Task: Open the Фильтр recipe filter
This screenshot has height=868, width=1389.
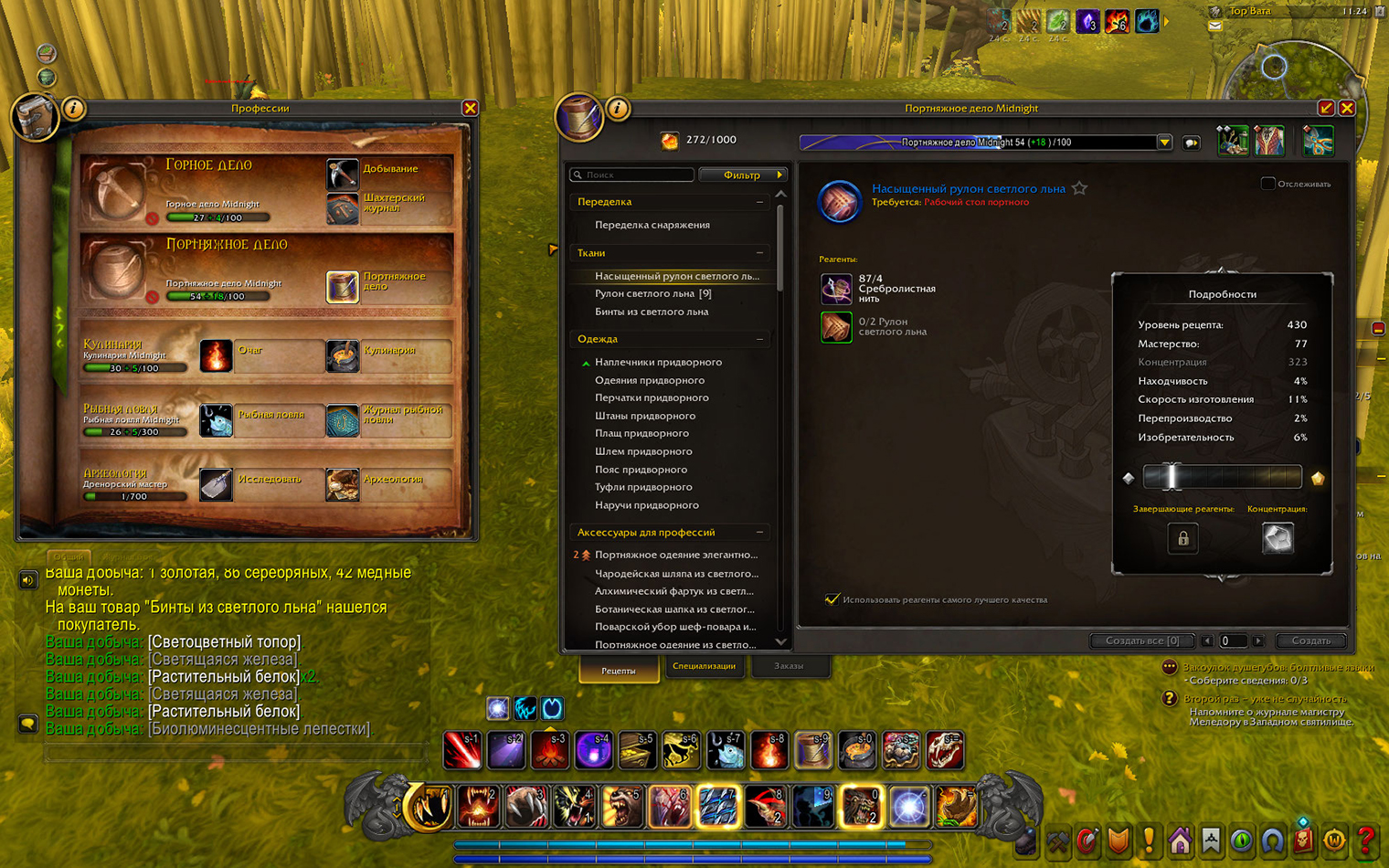Action: click(742, 175)
